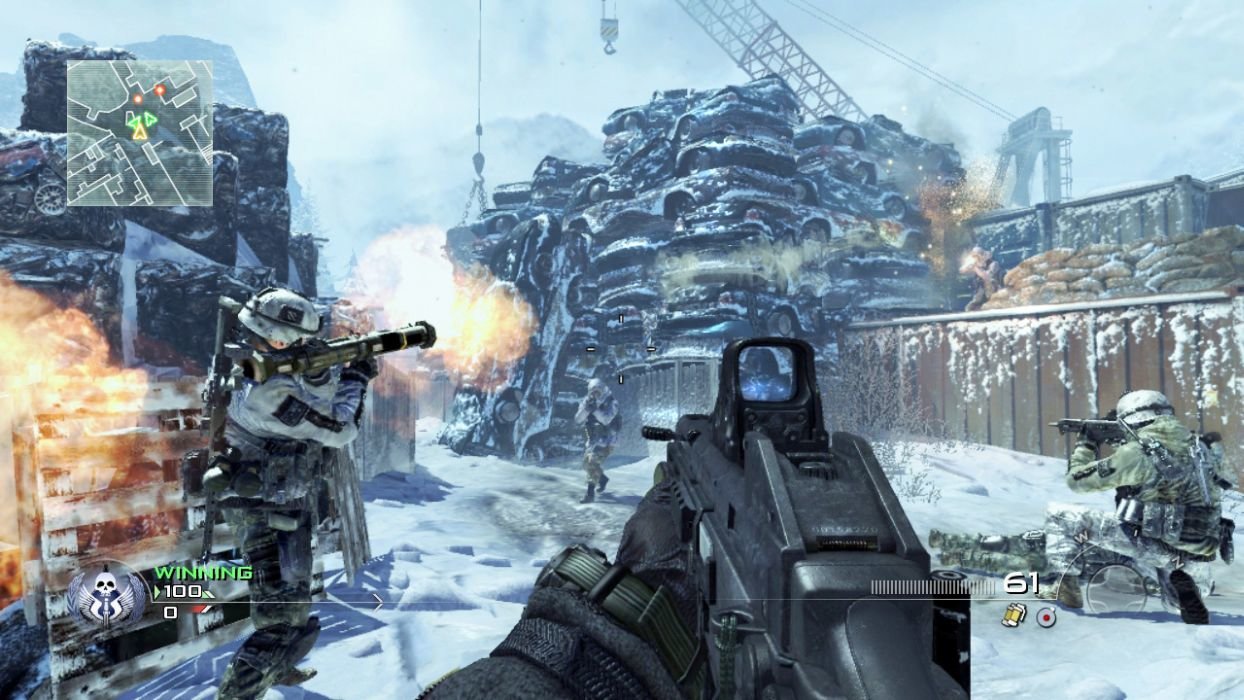Click the minimap in the corner
This screenshot has width=1244, height=700.
[139, 133]
